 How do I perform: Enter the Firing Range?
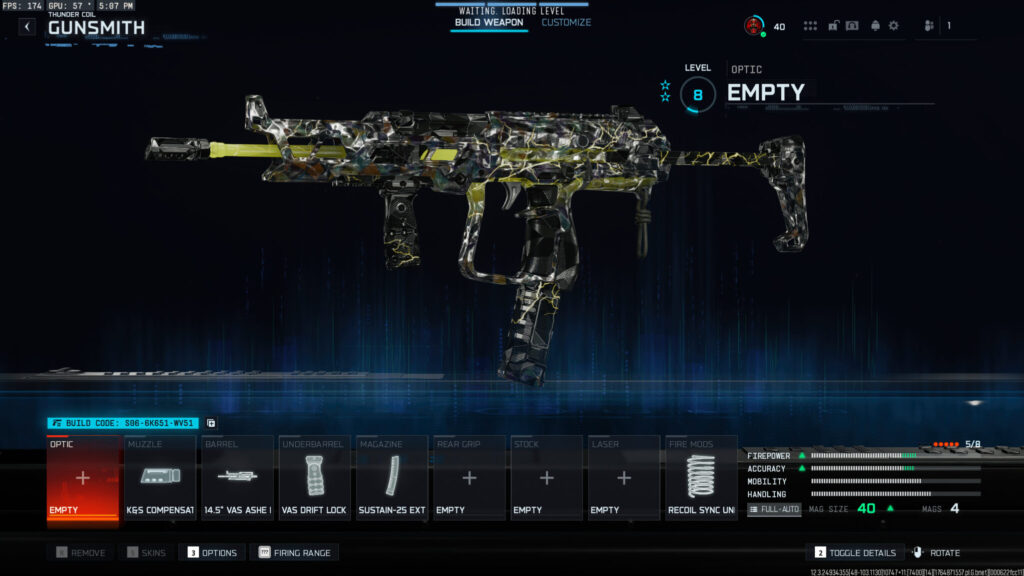295,552
